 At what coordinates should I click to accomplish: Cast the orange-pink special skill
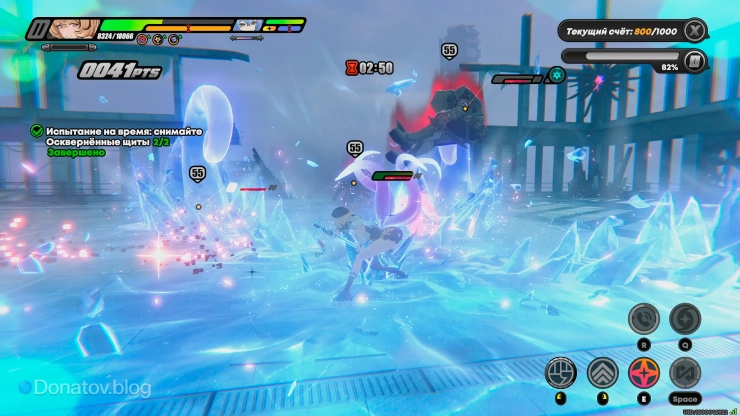click(x=644, y=373)
